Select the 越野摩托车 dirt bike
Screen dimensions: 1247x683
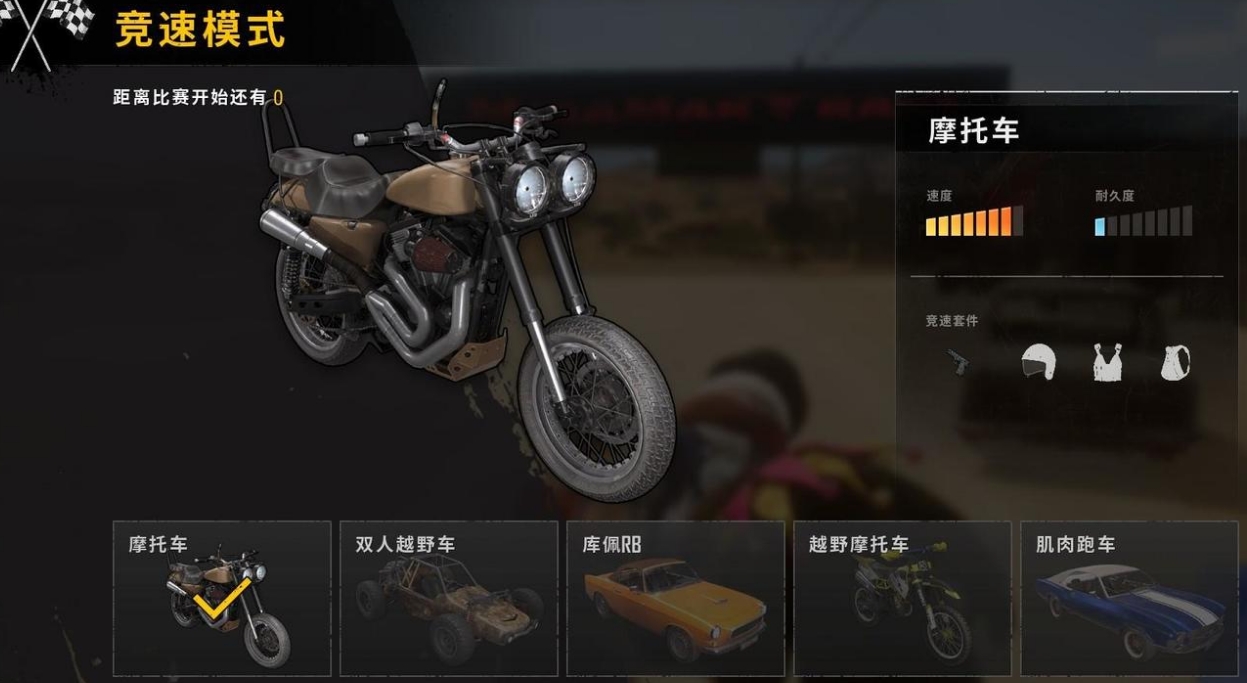902,598
